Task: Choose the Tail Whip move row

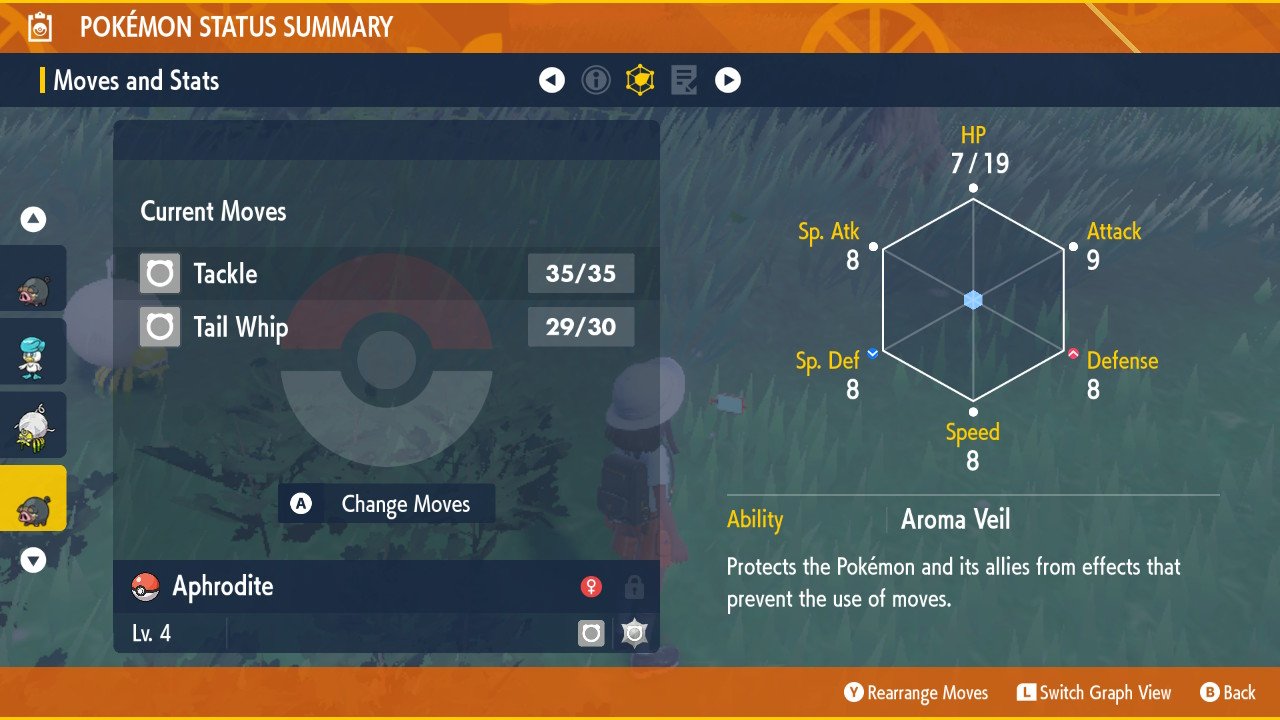Action: 386,327
